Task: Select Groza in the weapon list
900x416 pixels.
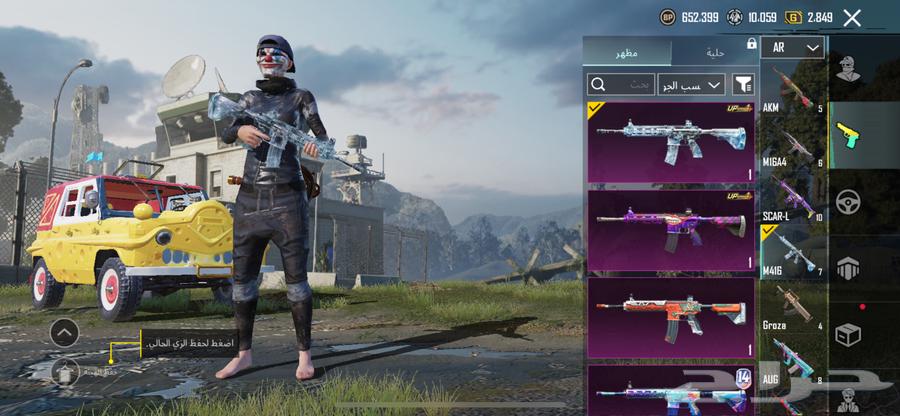Action: coord(792,307)
